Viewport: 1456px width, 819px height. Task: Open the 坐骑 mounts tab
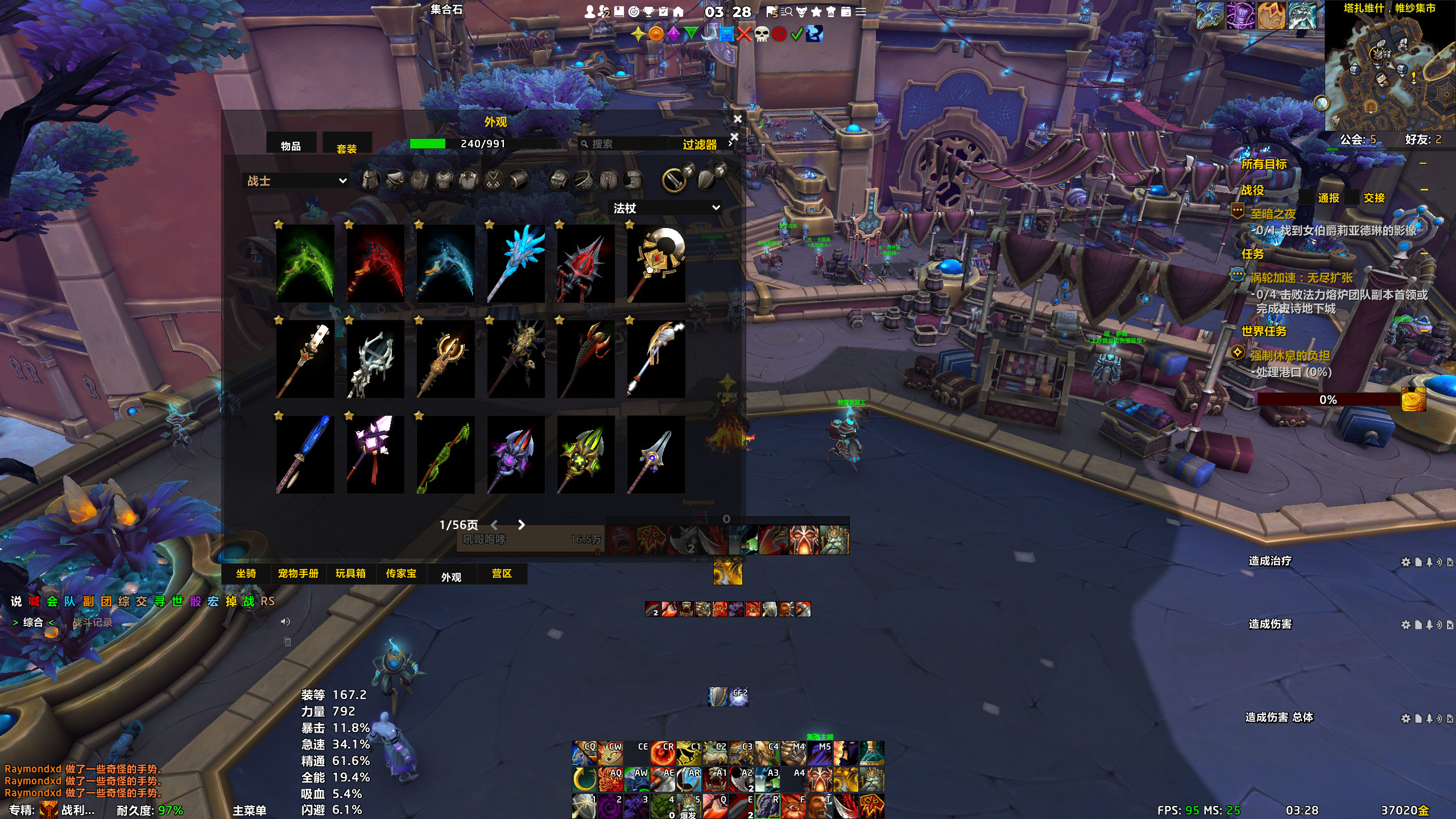pos(246,573)
